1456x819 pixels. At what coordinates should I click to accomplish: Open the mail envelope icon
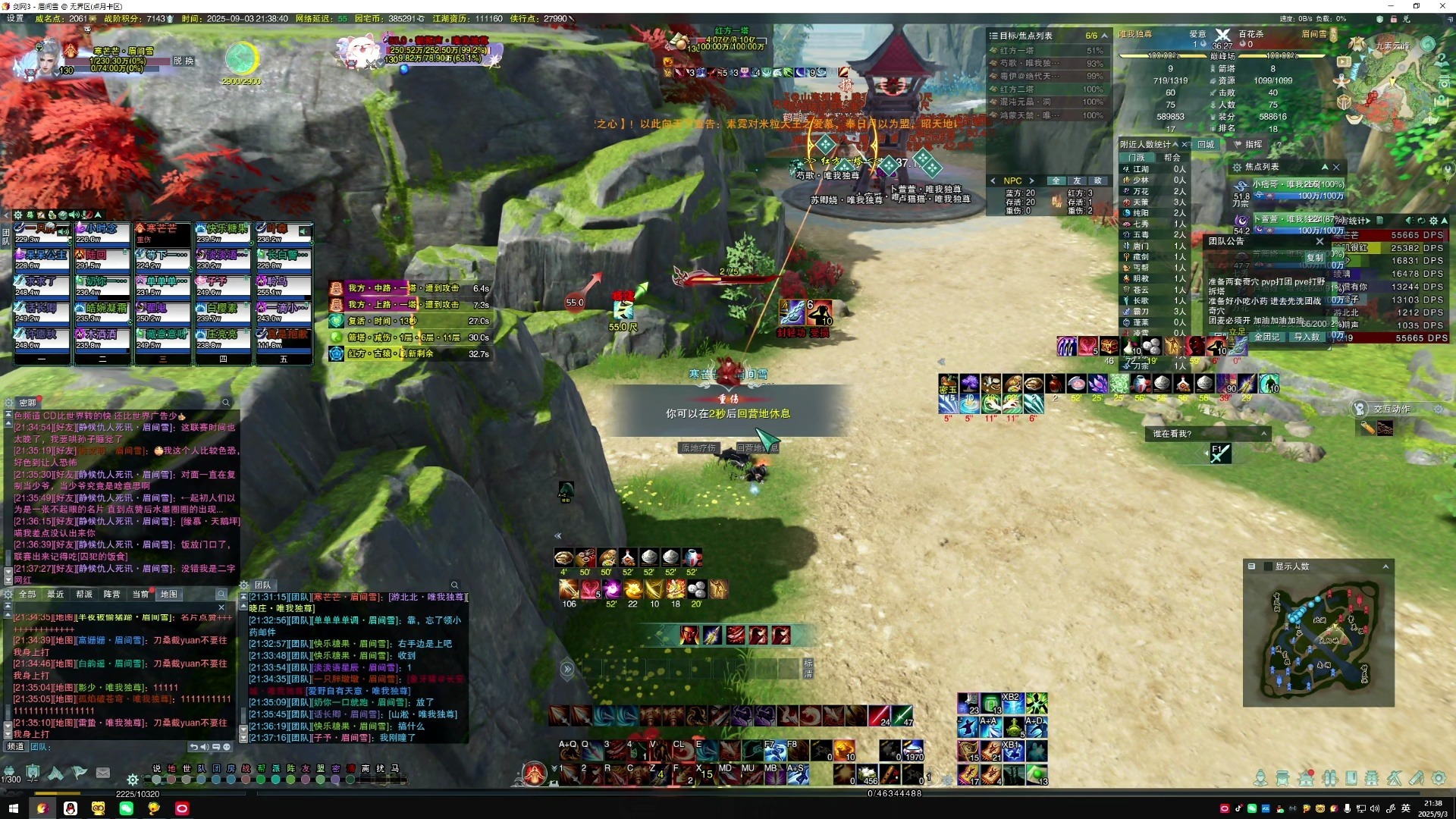coord(103,773)
